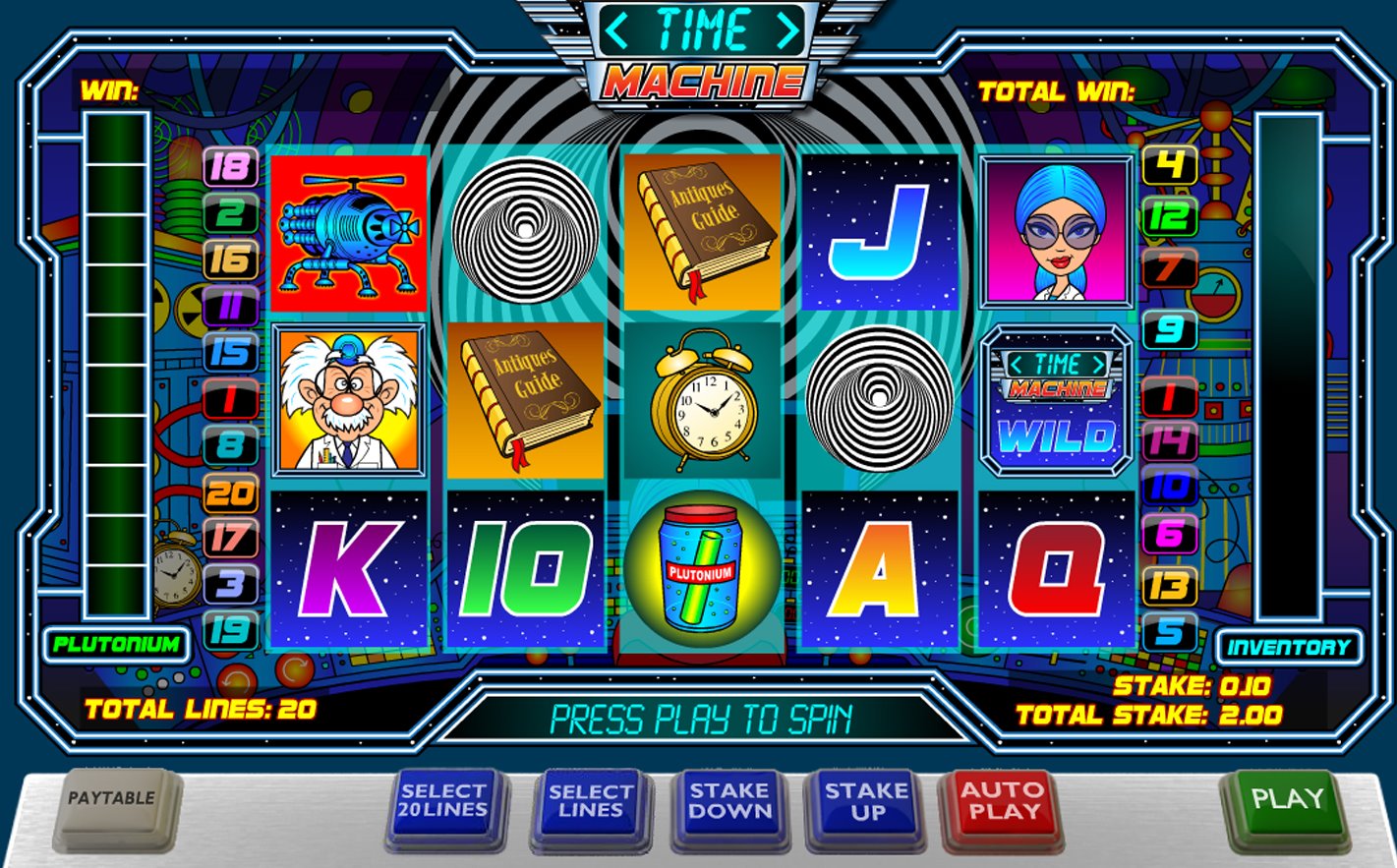This screenshot has height=868, width=1397.
Task: Lower the bet with Stake Down
Action: [728, 802]
